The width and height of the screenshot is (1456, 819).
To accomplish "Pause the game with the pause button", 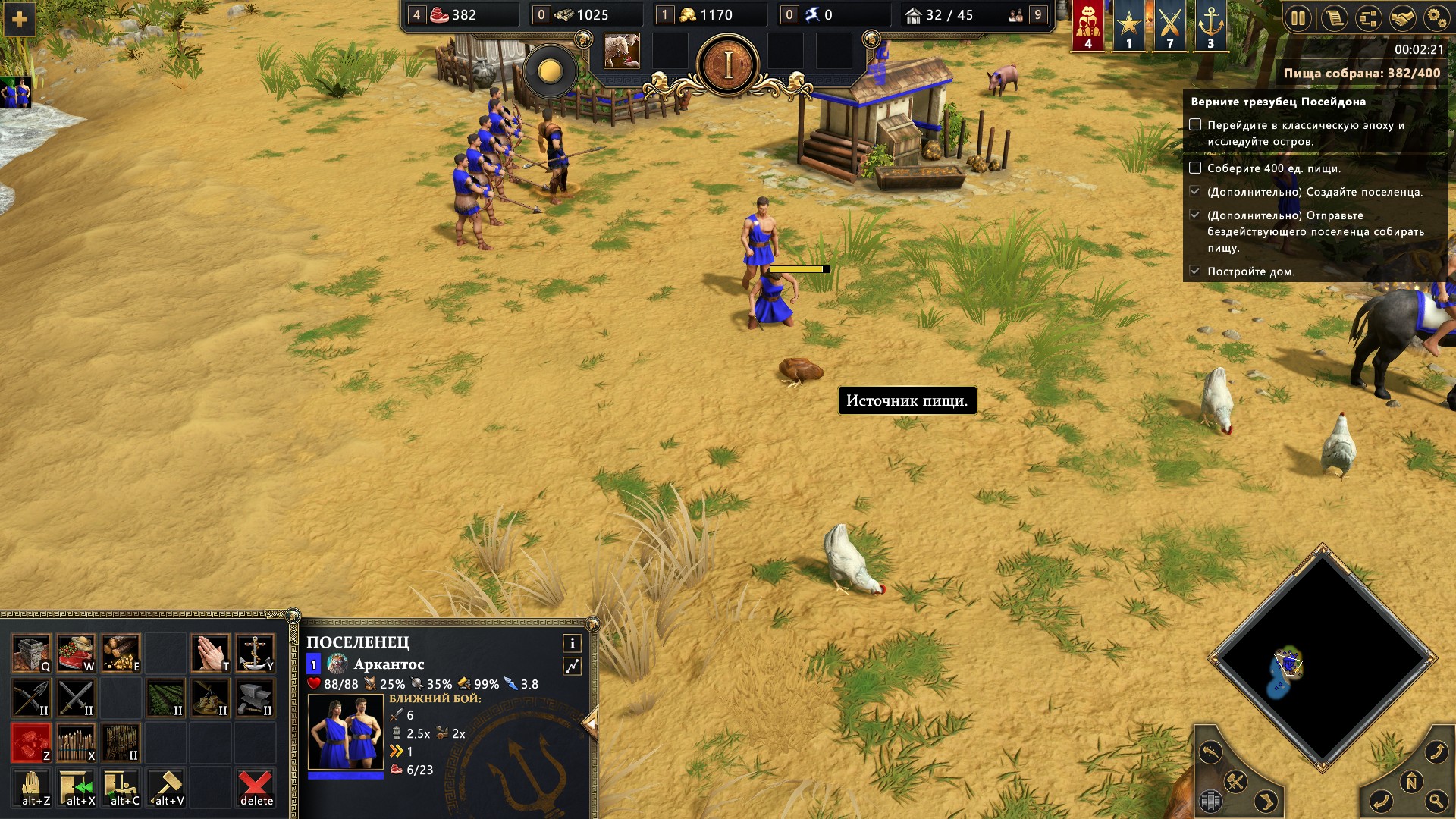I will 1298,18.
